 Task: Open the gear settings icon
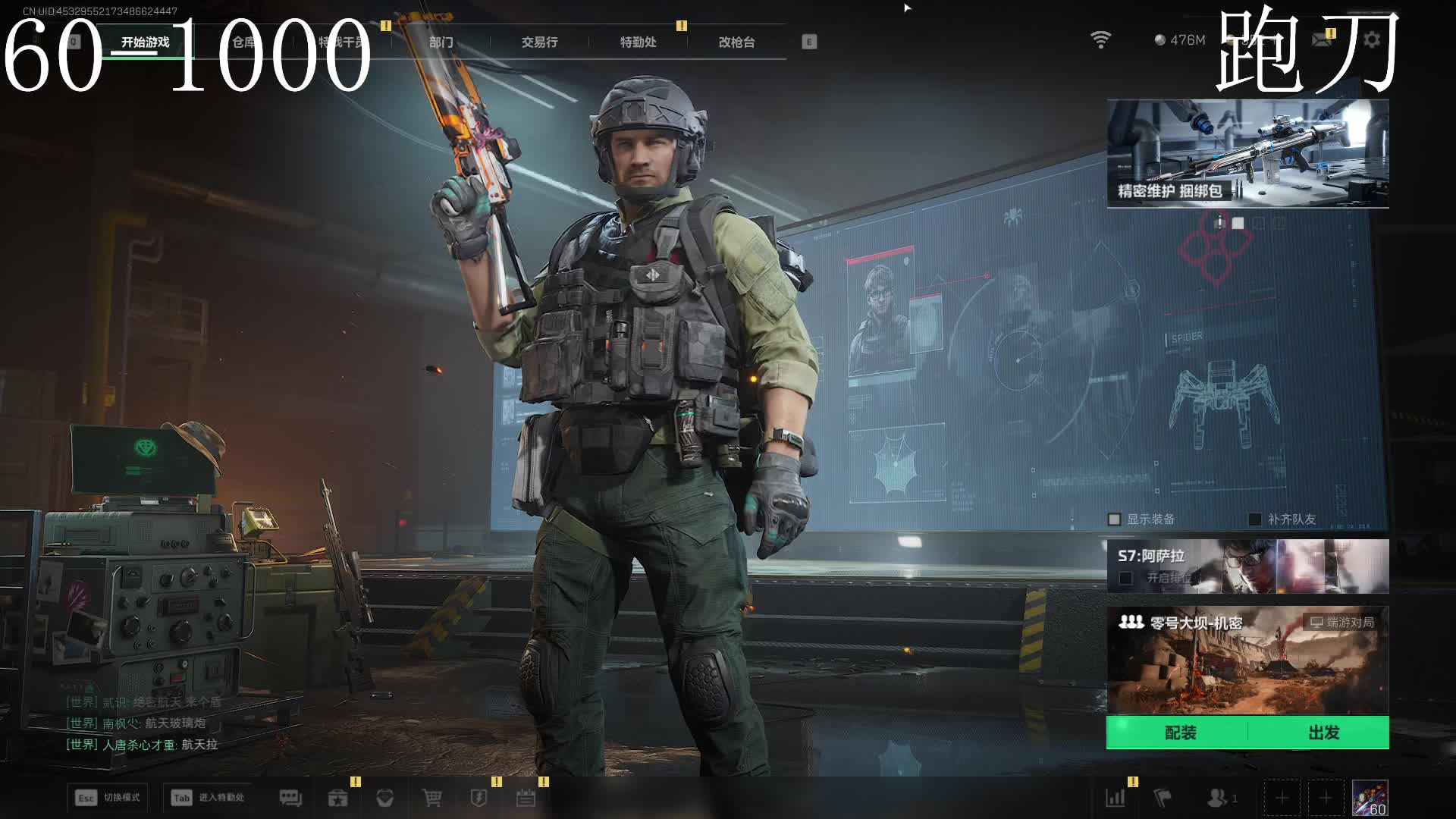1372,39
